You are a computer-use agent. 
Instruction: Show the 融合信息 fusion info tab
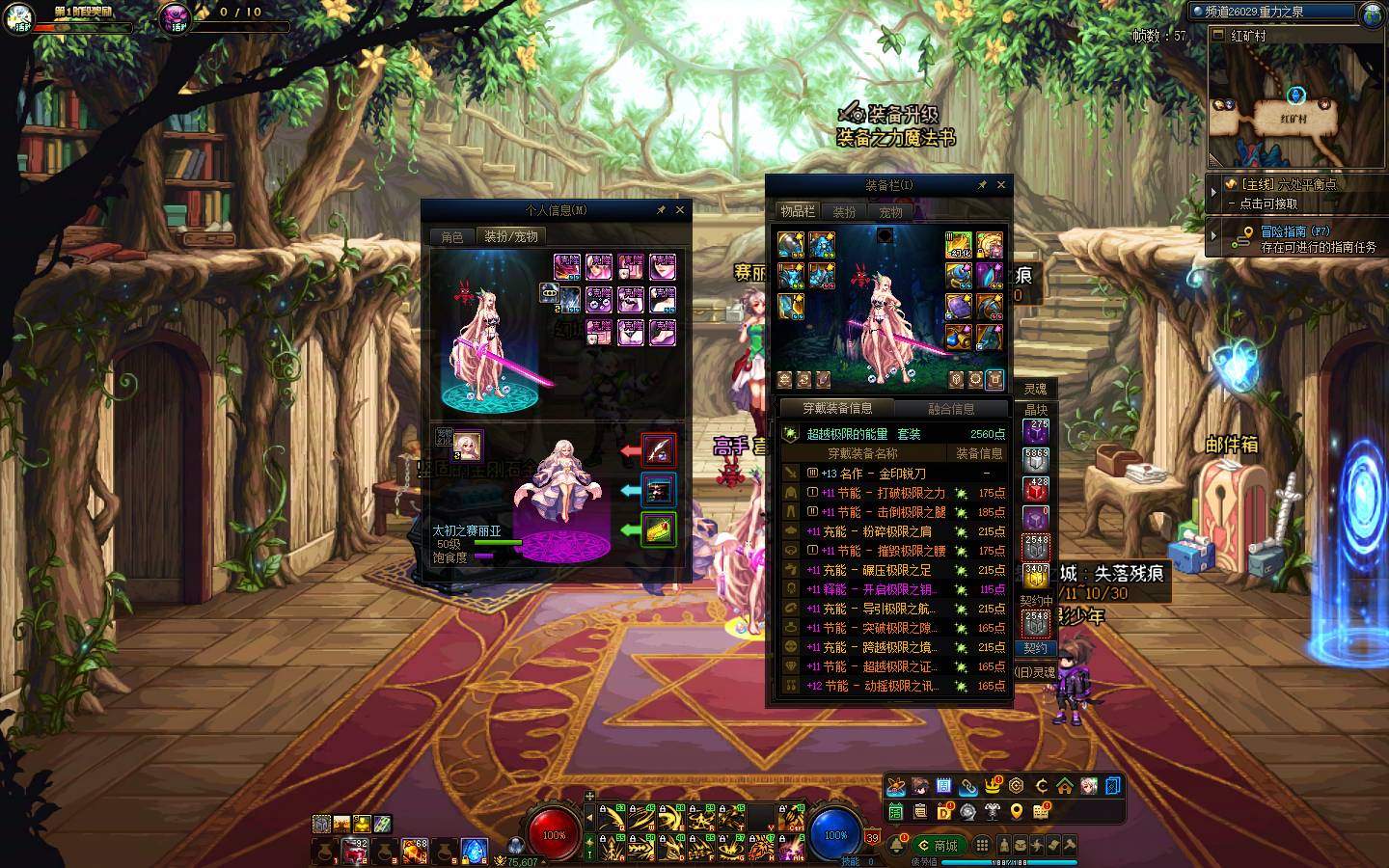coord(951,408)
